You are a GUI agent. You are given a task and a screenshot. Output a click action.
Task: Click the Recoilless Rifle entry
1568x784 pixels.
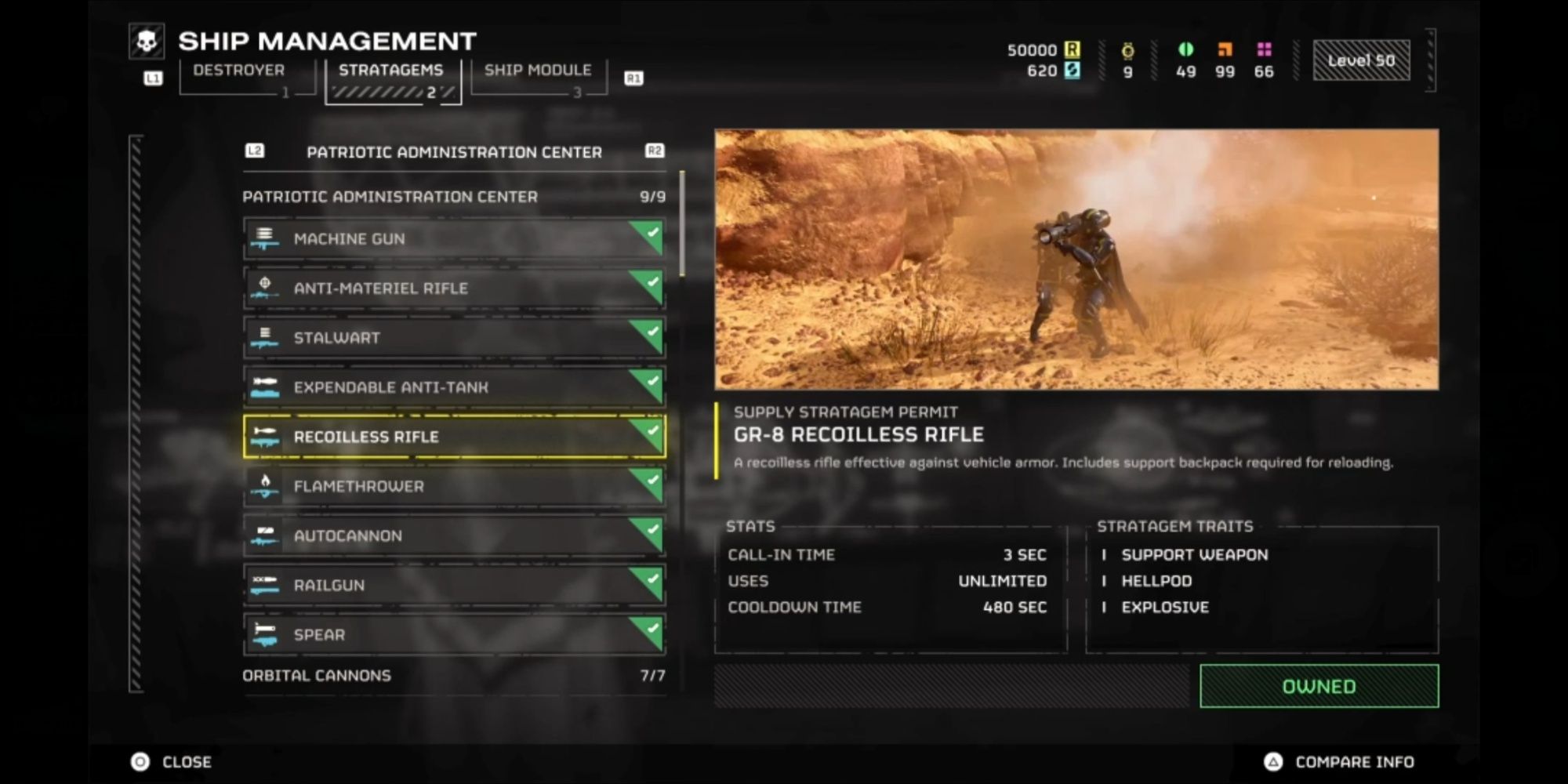pyautogui.click(x=454, y=437)
